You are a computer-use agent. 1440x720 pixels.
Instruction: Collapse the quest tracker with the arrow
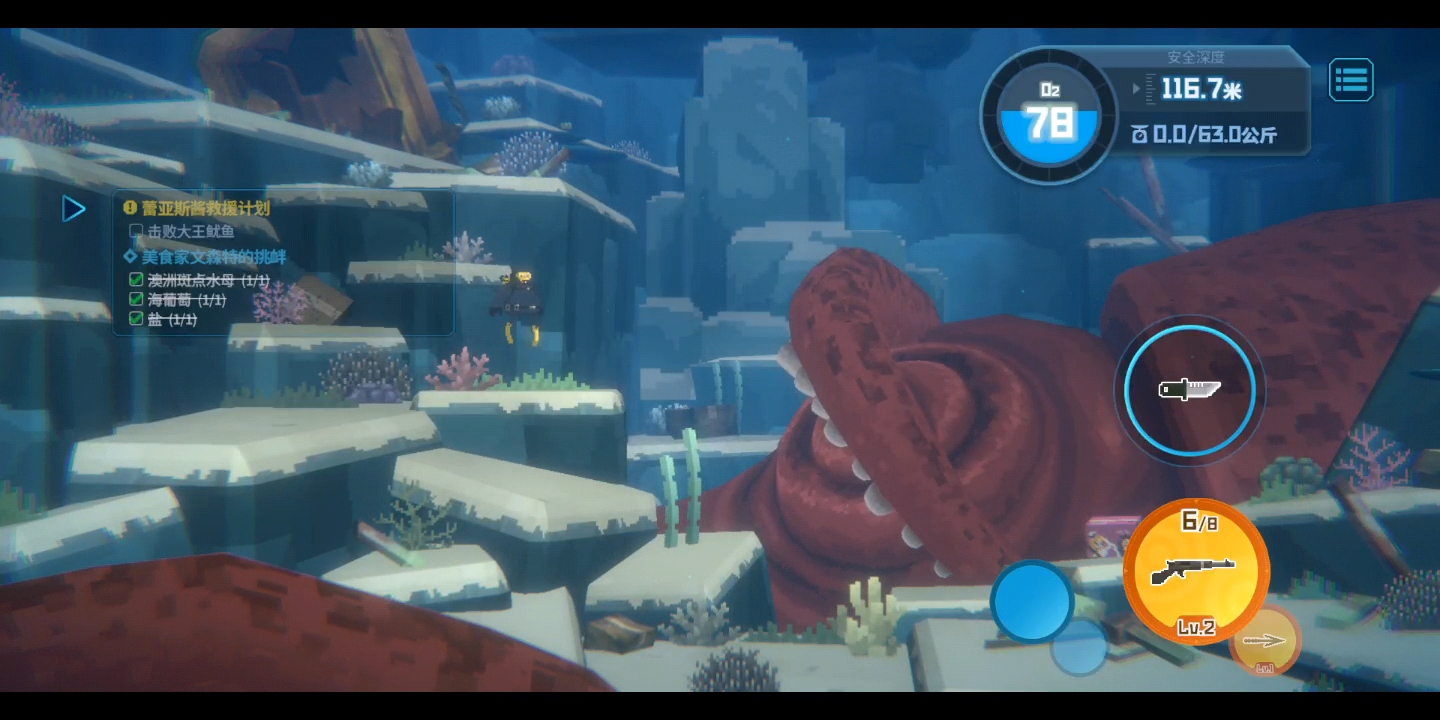coord(74,209)
